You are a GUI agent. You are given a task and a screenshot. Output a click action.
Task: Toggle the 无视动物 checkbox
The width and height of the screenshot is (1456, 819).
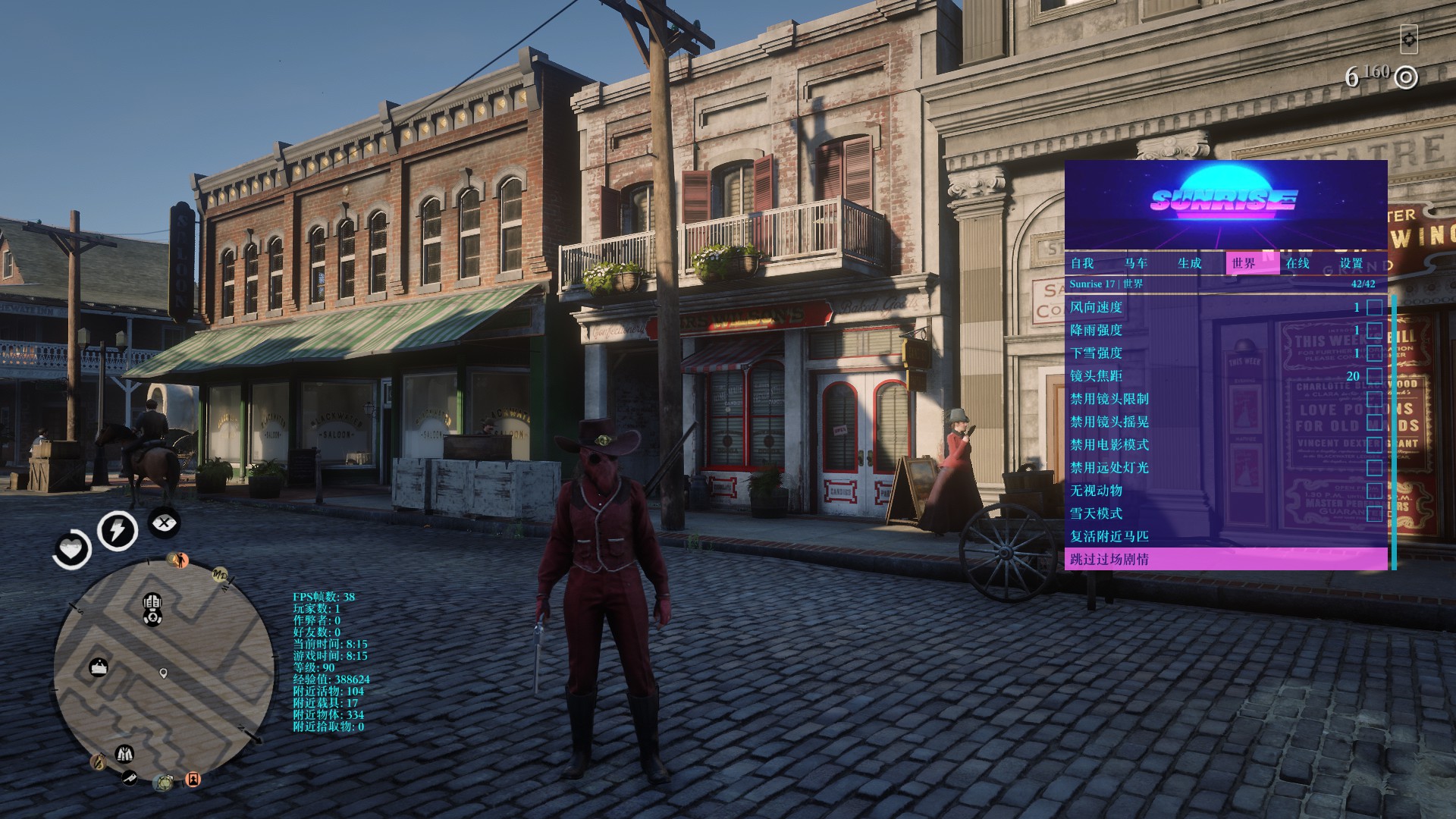click(x=1374, y=491)
